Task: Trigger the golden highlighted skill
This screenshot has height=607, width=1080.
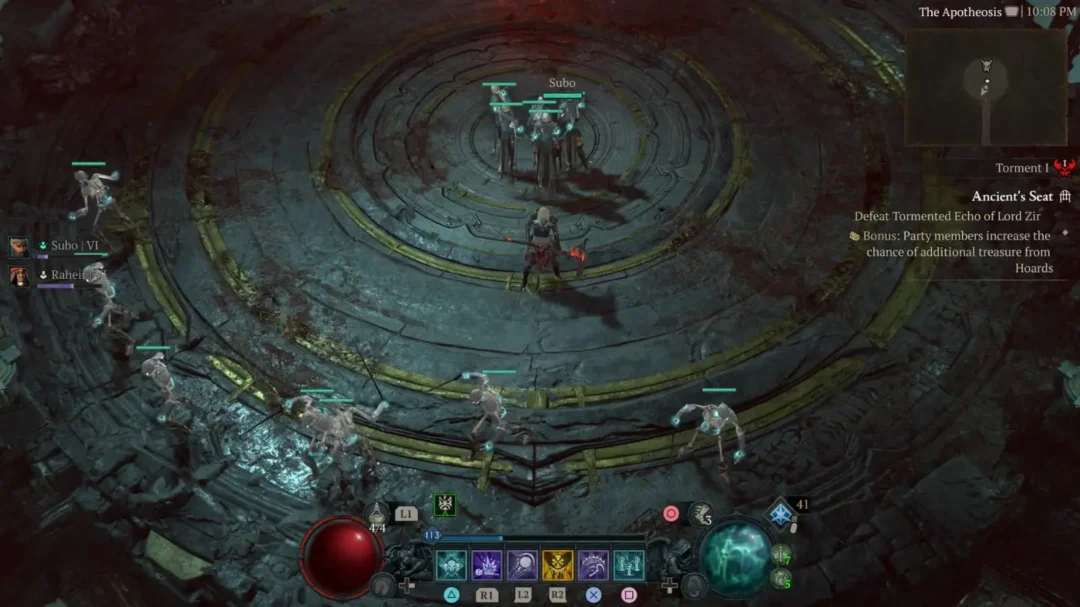Action: click(x=557, y=565)
